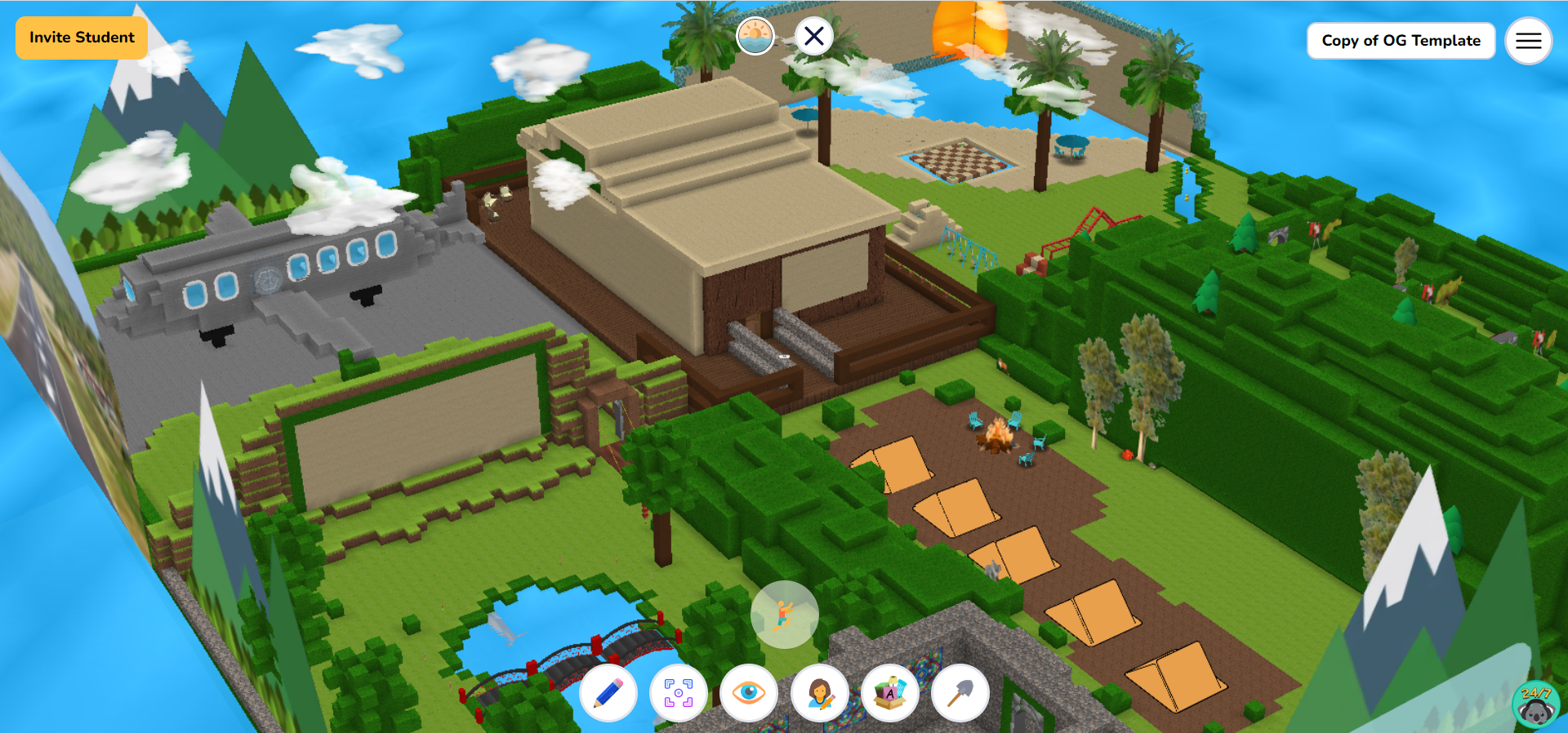This screenshot has height=733, width=1568.
Task: Click the pink eraser pencil tool icon
Action: pos(609,693)
